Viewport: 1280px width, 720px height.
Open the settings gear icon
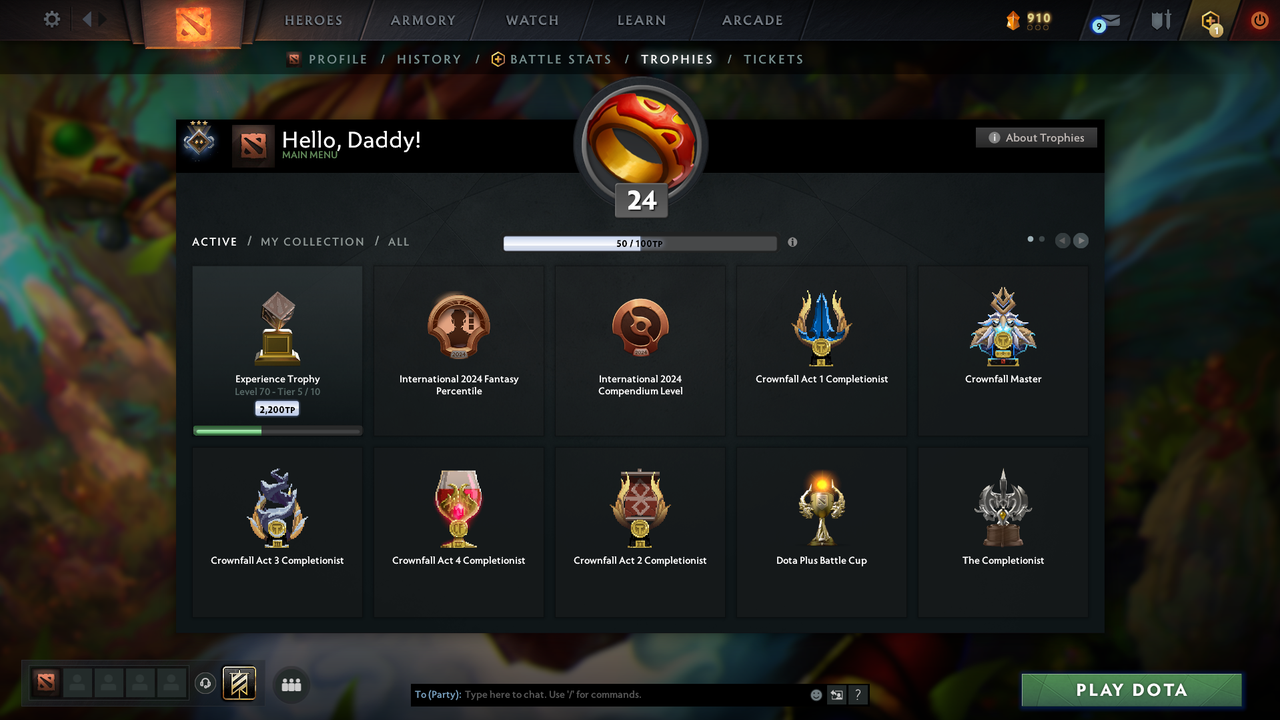coord(50,18)
